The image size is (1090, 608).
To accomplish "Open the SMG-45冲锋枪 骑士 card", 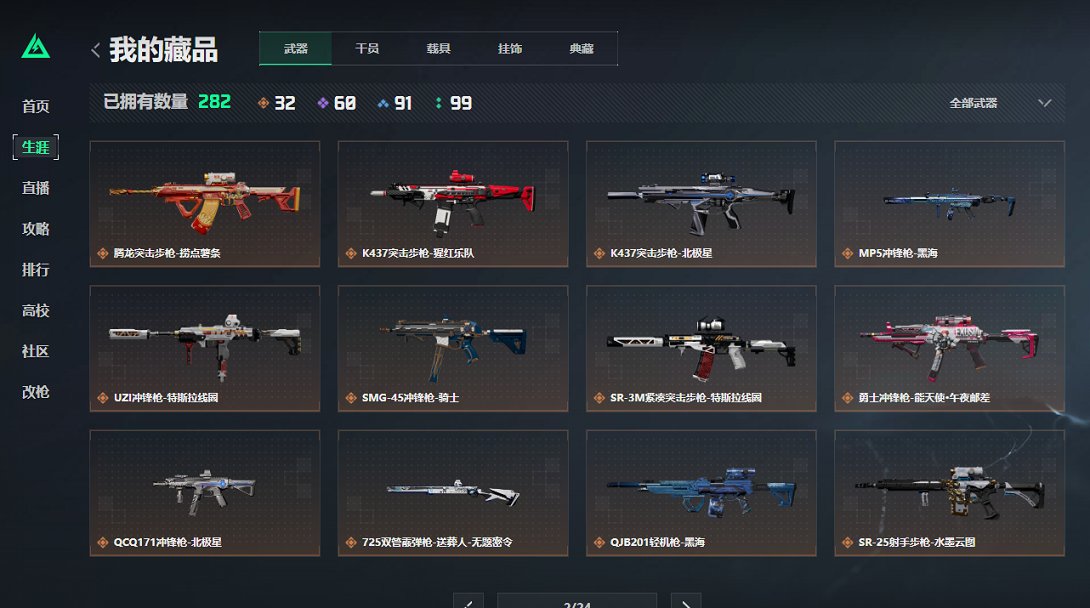I will (x=453, y=348).
